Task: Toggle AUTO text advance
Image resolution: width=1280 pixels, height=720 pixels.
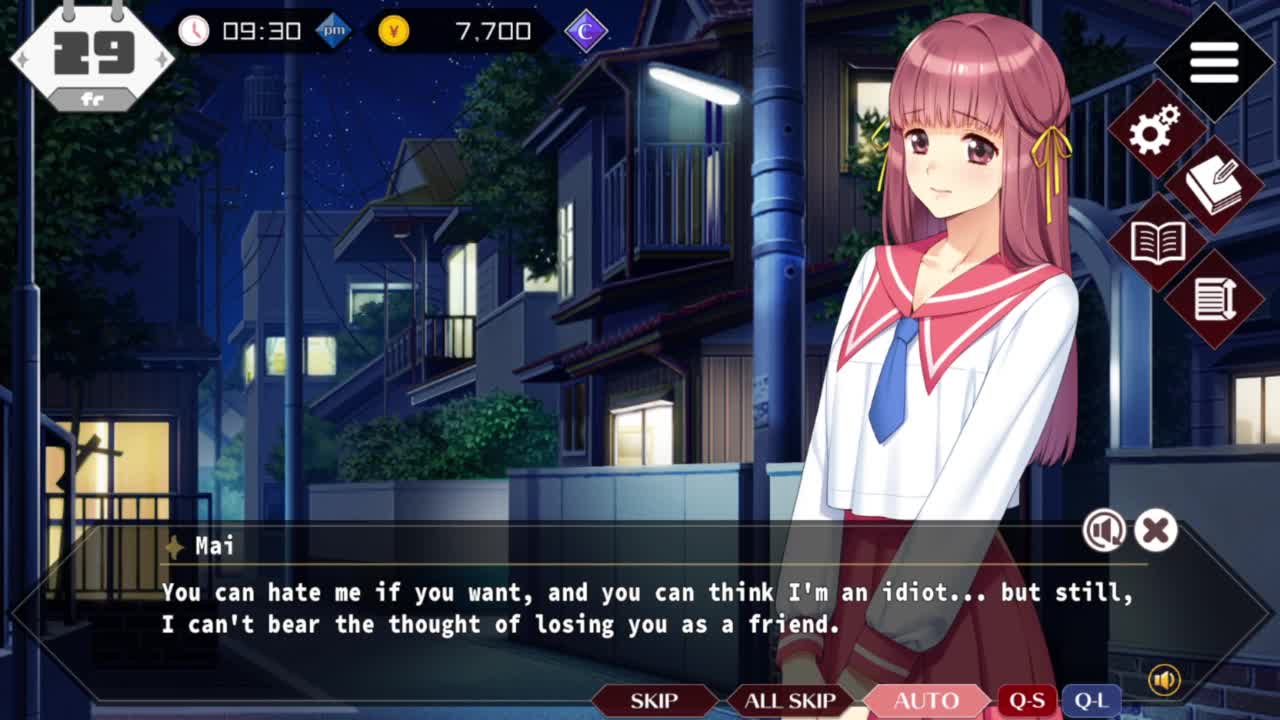Action: (x=926, y=701)
